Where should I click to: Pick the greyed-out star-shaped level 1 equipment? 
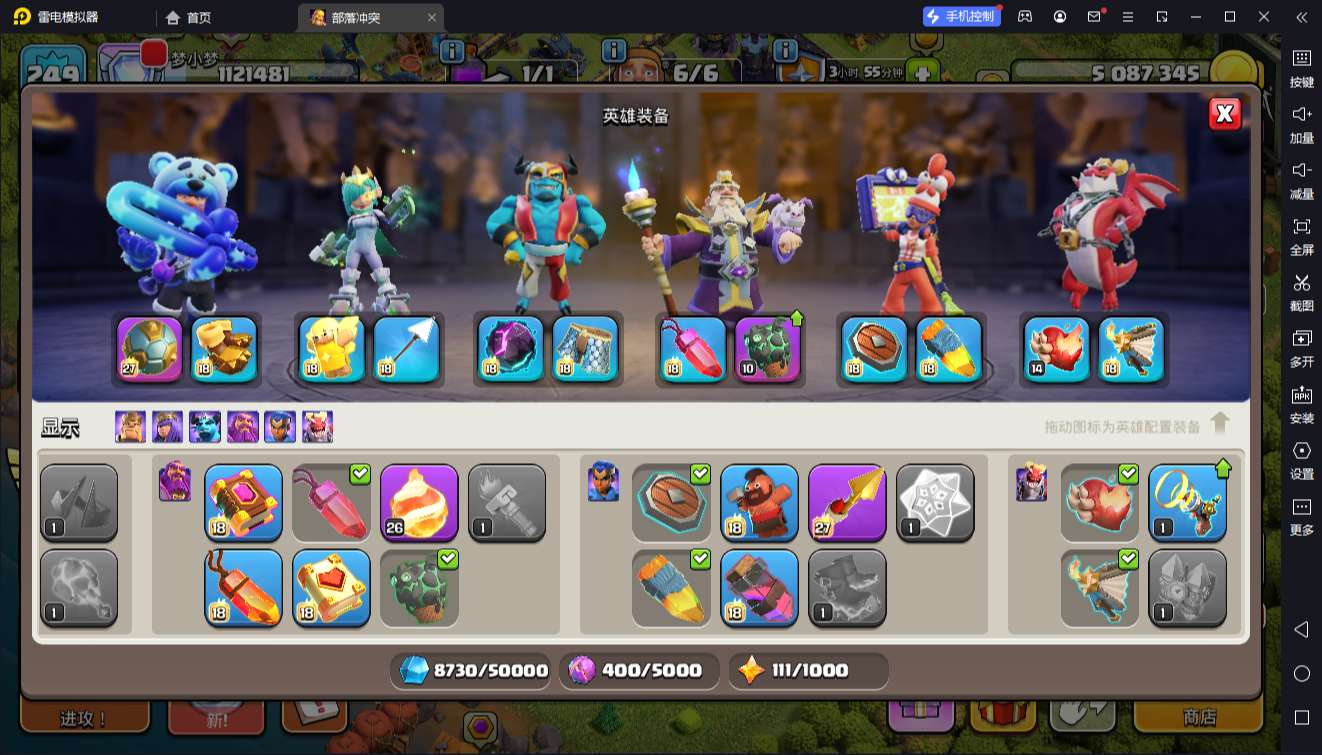point(935,503)
